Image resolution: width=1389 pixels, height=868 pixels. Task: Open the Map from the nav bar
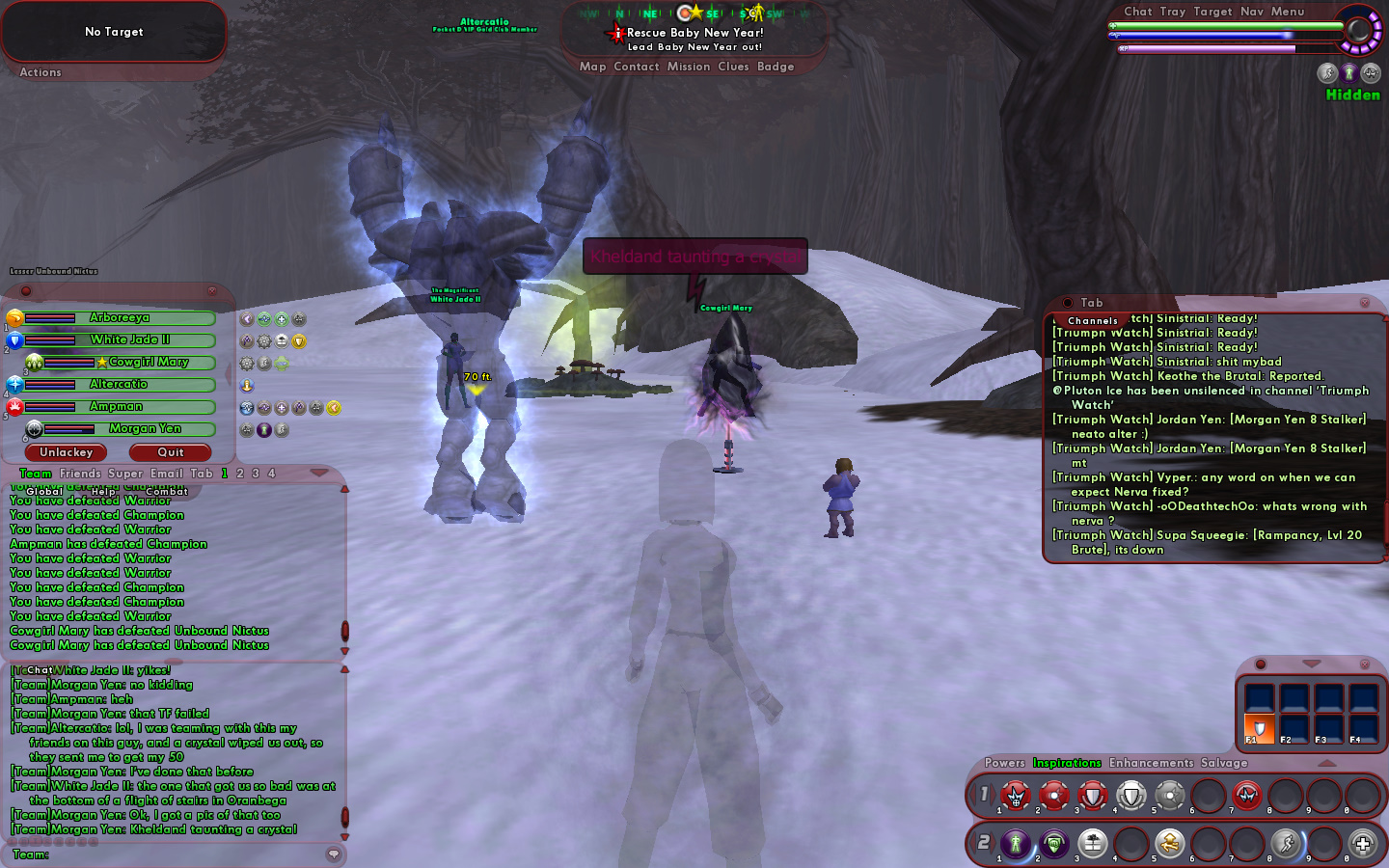pos(592,67)
